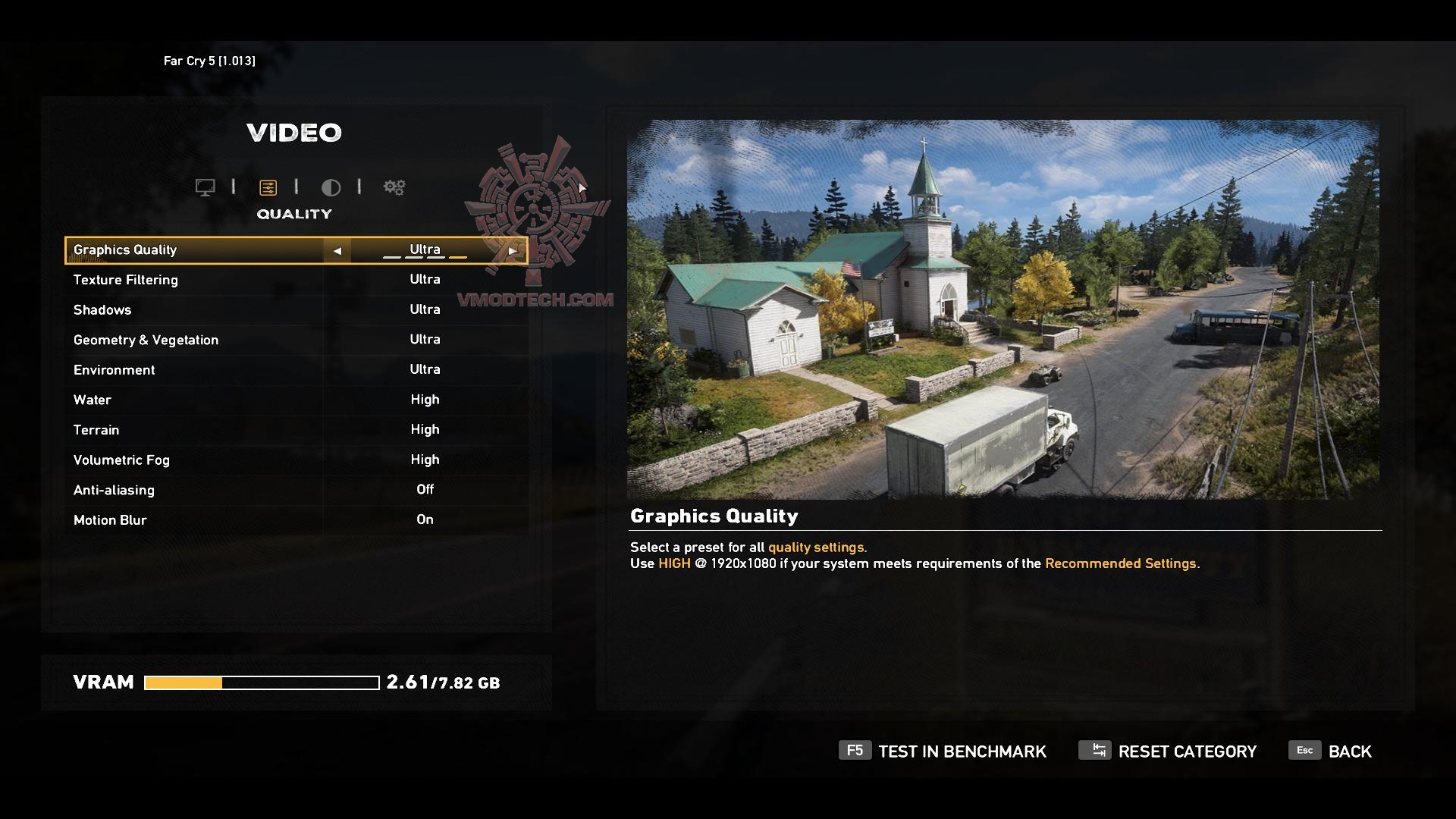Decrease Graphics Quality with the left arrow
Viewport: 1456px width, 819px height.
click(337, 250)
